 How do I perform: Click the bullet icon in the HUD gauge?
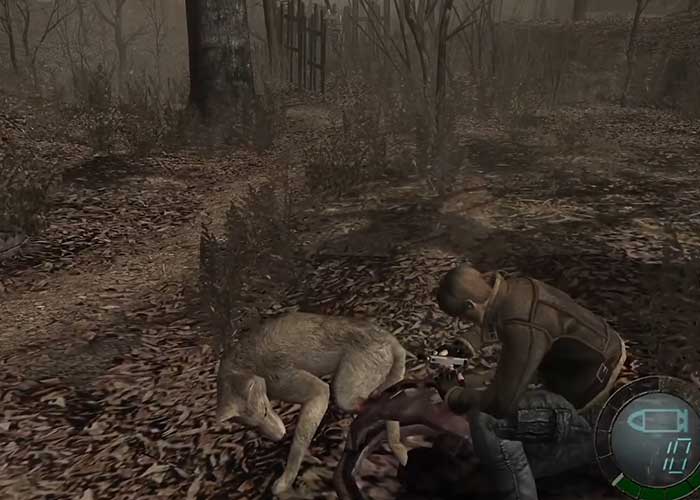click(x=656, y=421)
